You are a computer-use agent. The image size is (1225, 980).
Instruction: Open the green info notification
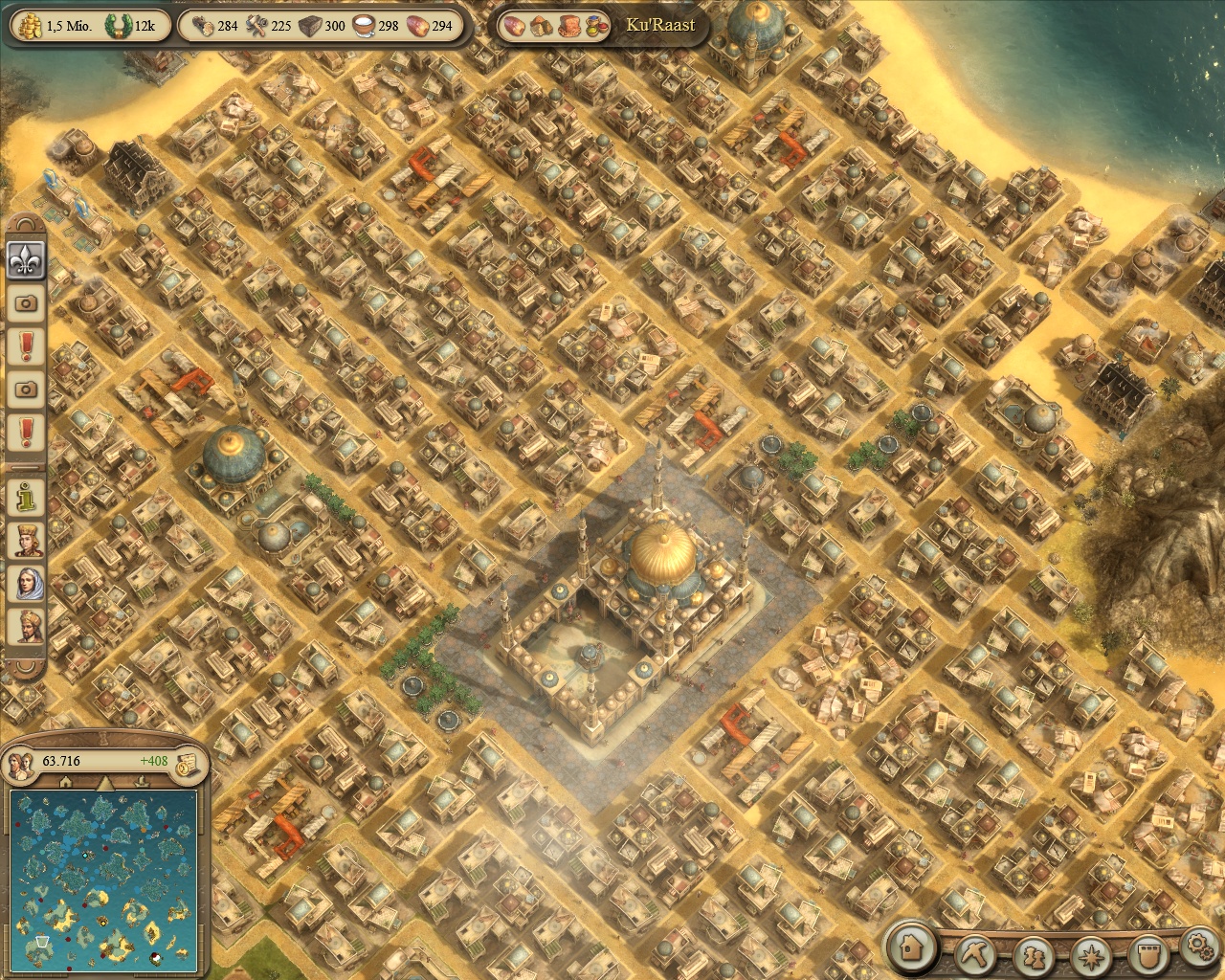coord(26,496)
